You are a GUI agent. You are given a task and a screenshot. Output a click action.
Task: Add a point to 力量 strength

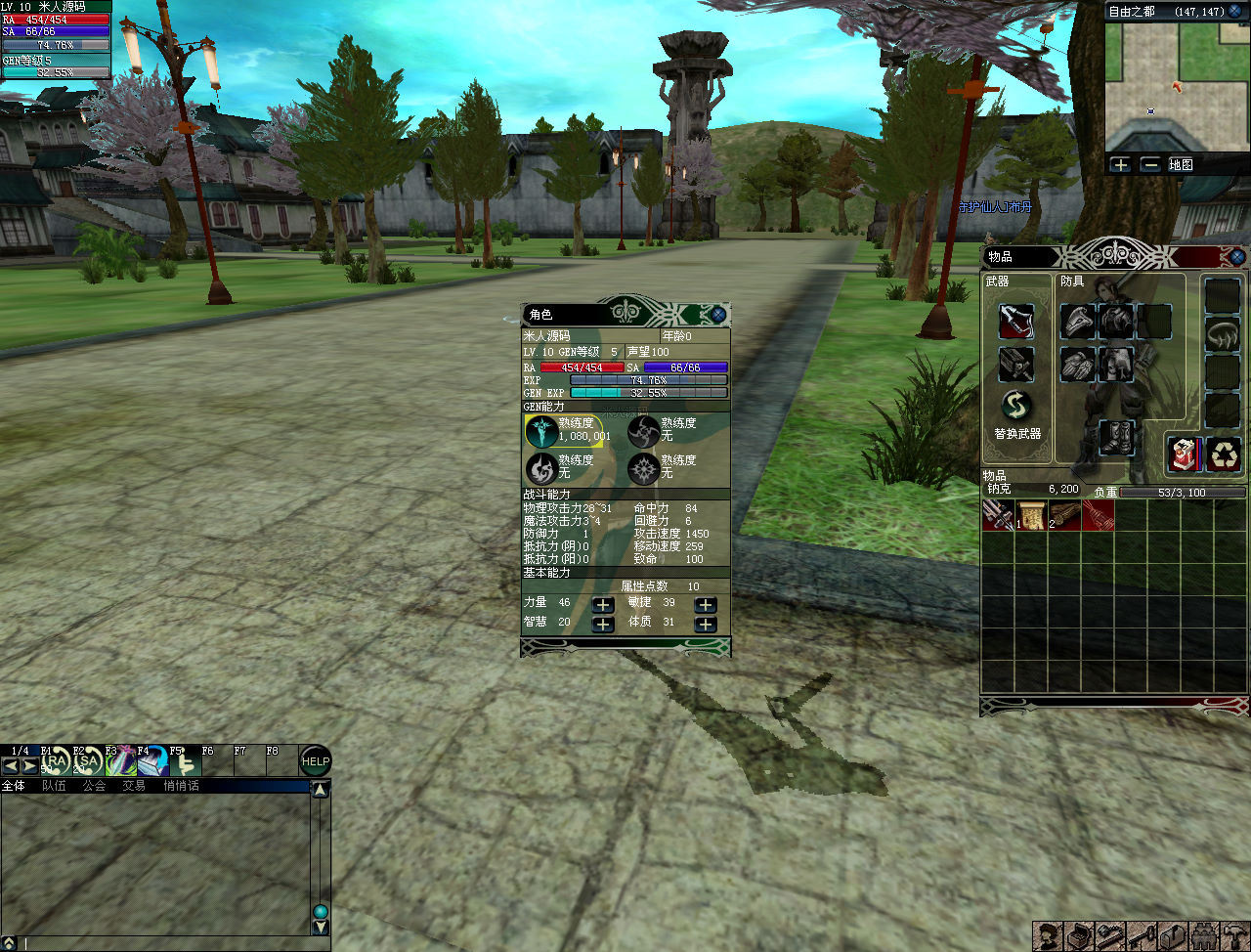[603, 605]
